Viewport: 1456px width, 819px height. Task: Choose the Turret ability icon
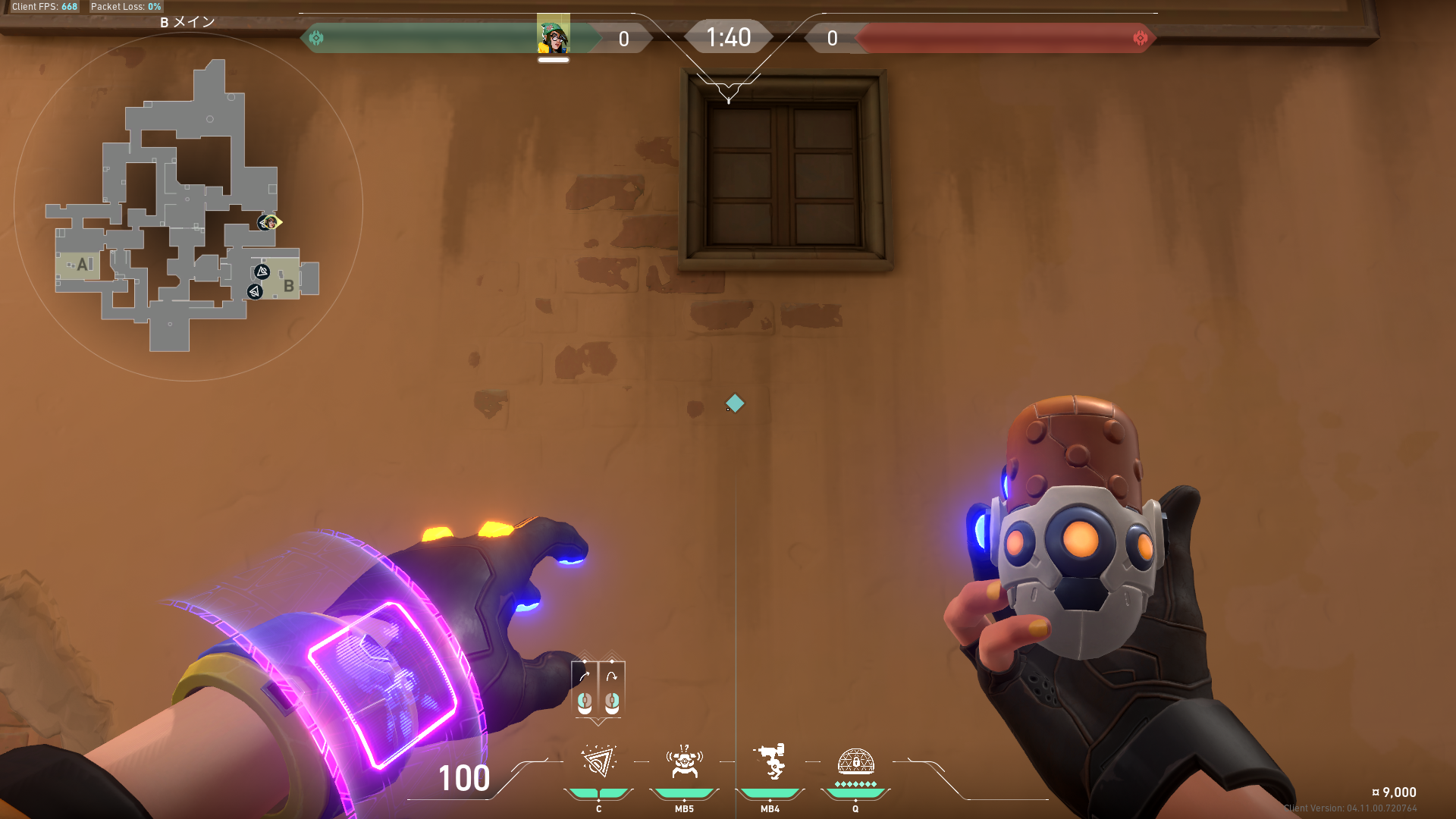point(770,762)
